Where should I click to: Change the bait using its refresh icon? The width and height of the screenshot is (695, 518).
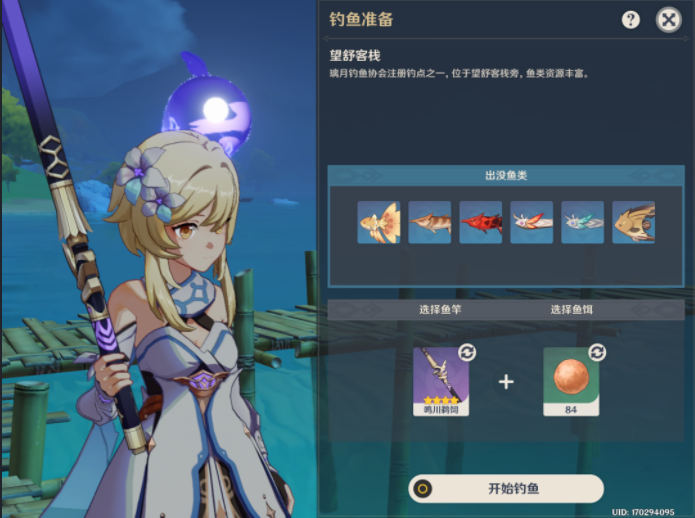click(x=597, y=352)
